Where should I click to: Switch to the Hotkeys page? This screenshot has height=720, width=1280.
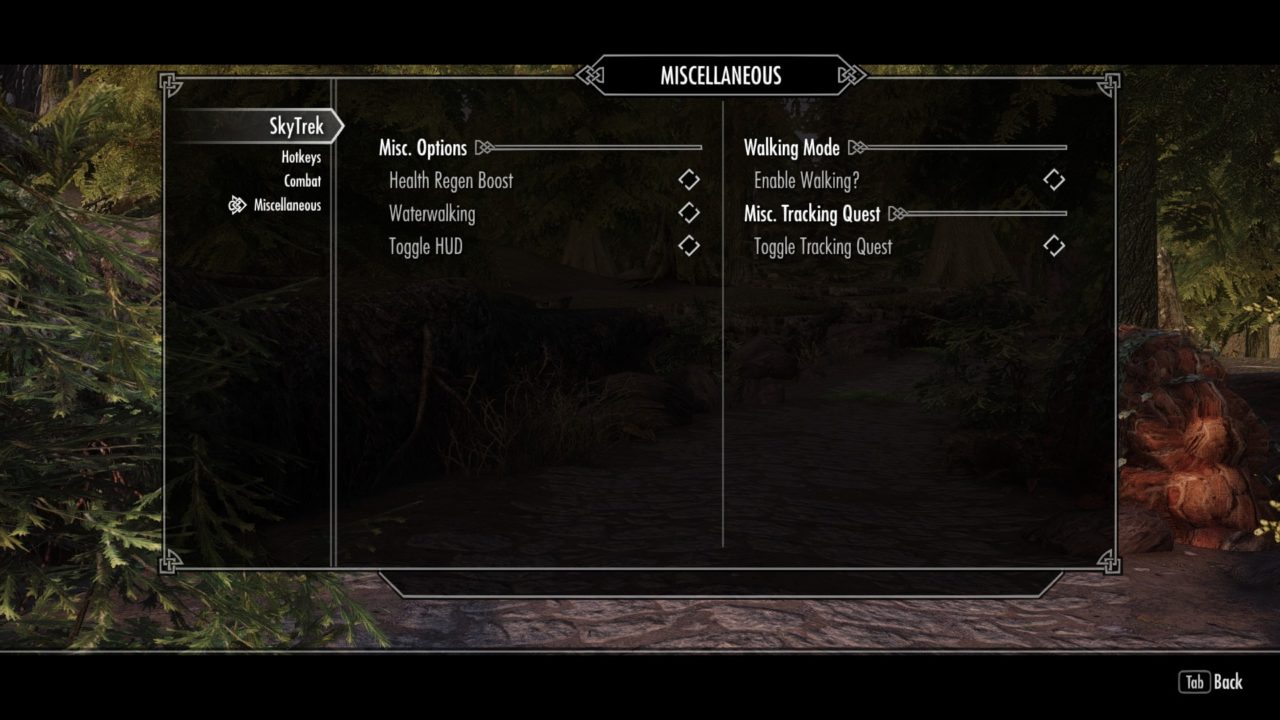[x=300, y=157]
